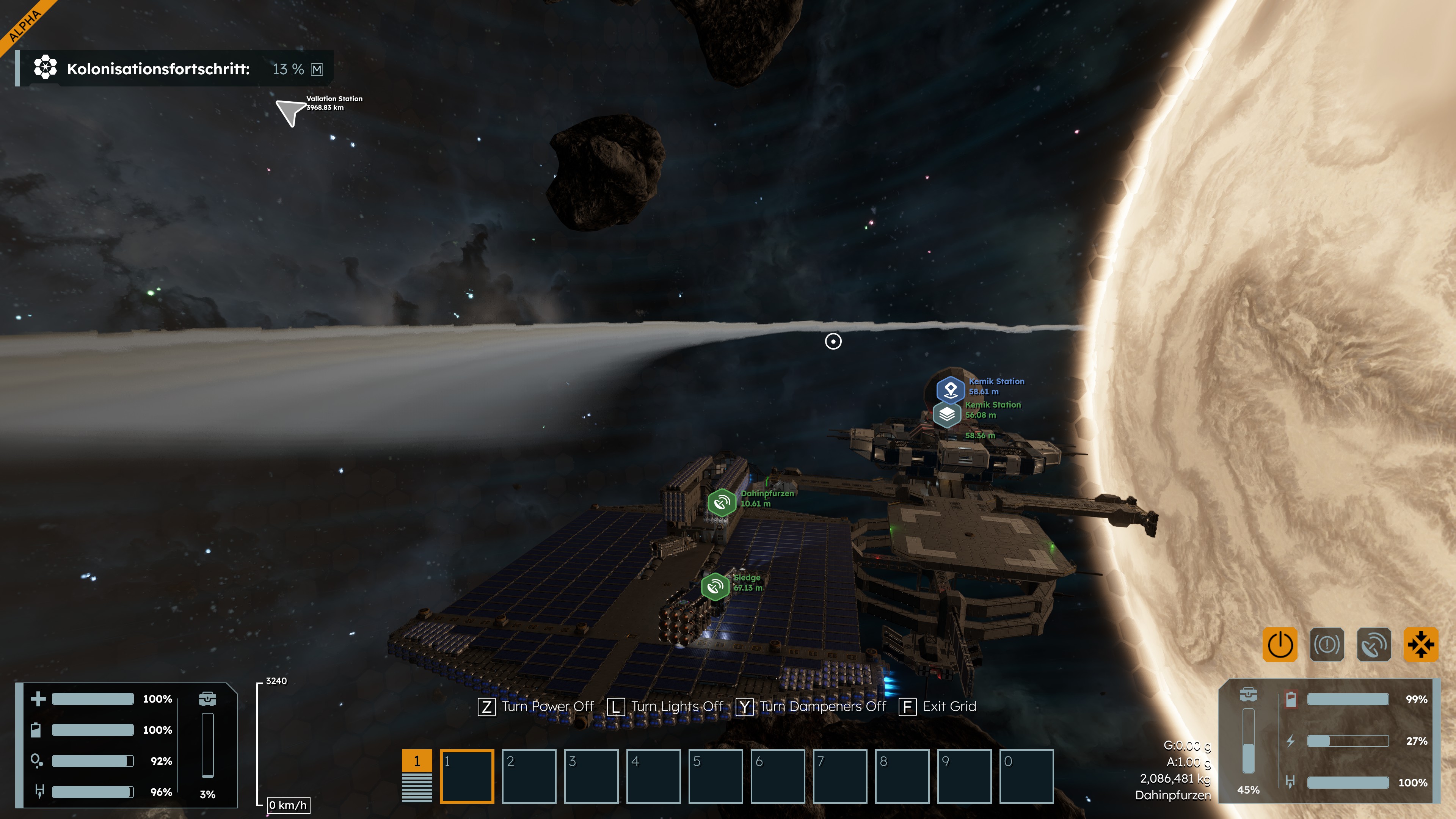This screenshot has width=1456, height=819.
Task: Toggle the grey antenna broadcast icon
Action: pyautogui.click(x=1373, y=644)
